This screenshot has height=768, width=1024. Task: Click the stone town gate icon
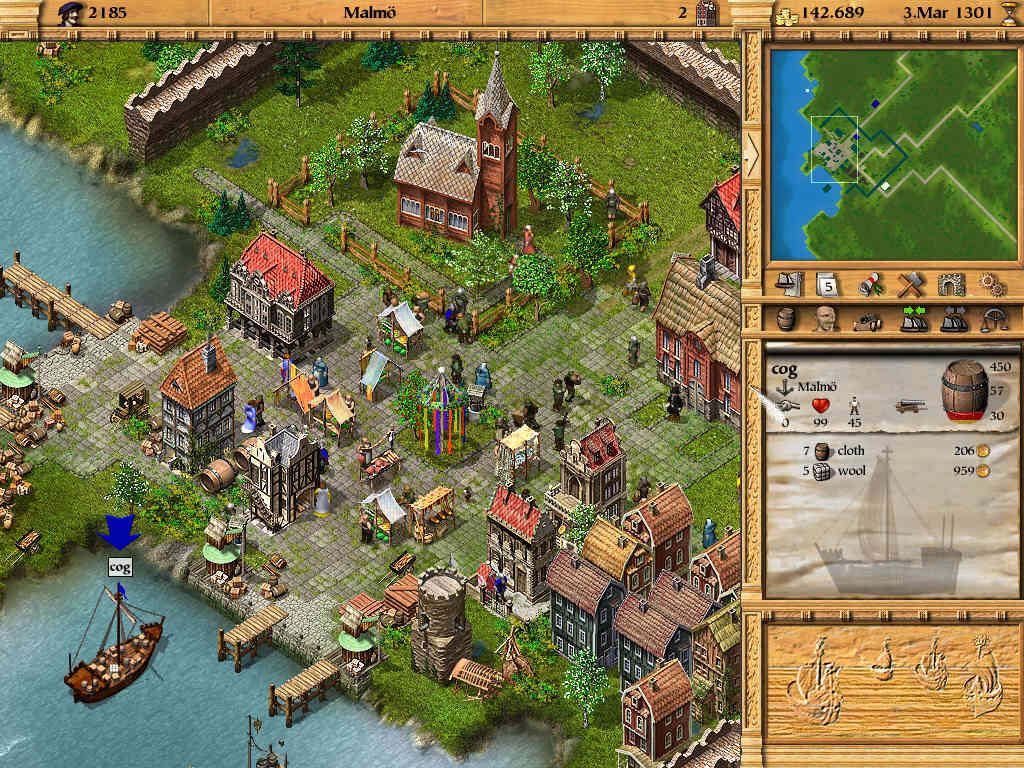[x=951, y=285]
